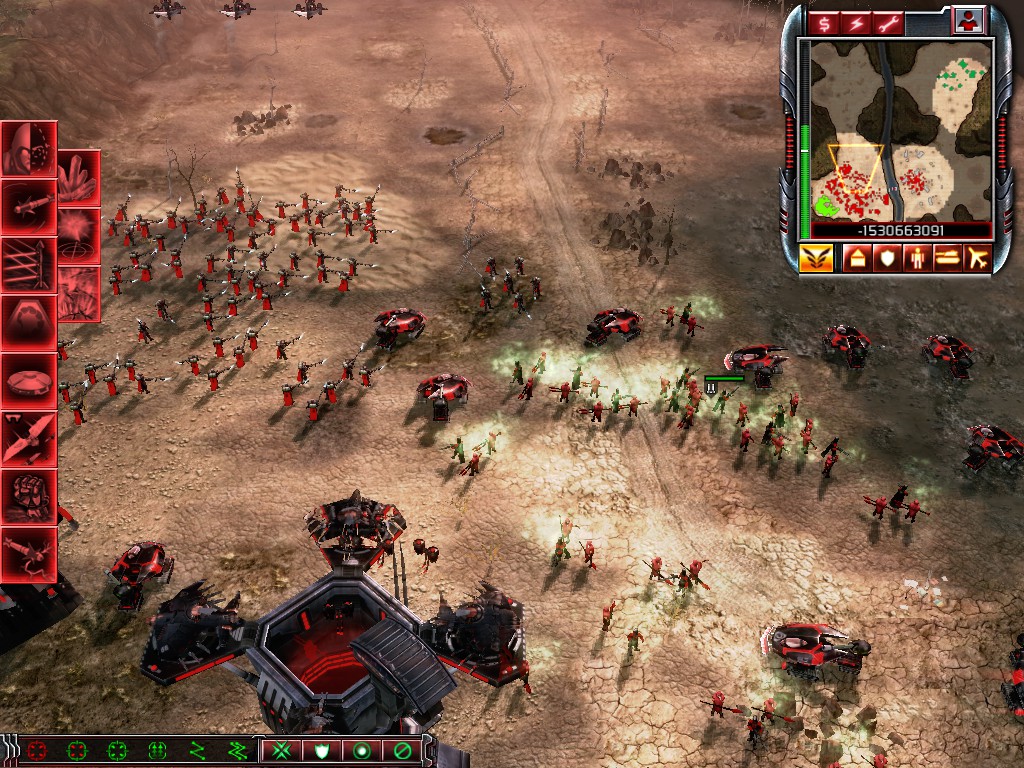Image resolution: width=1024 pixels, height=768 pixels.
Task: Use the Tiberium crystal support power
Action: pyautogui.click(x=78, y=178)
